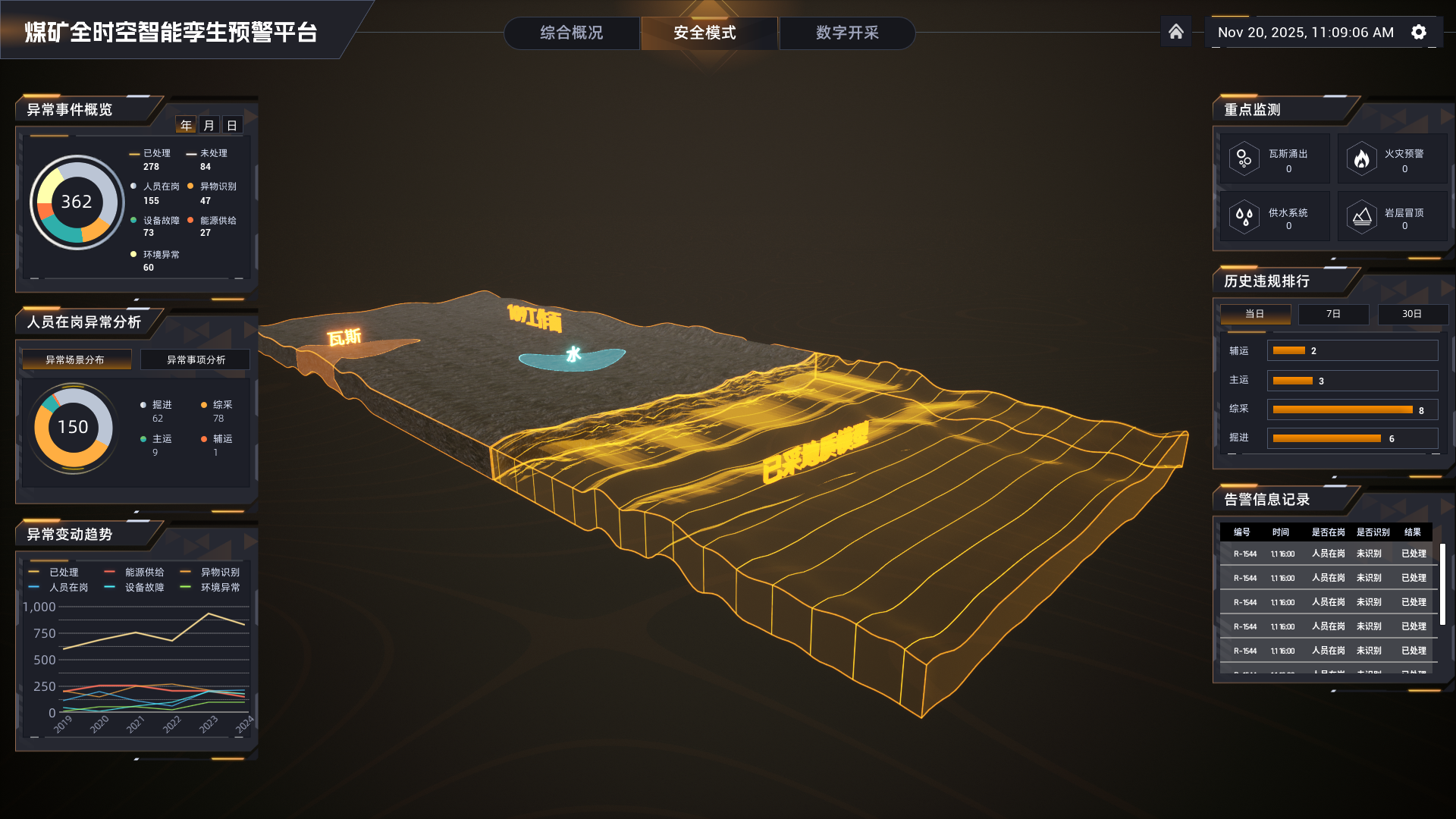Select the fire warning (火灾预警) flame icon
Screen dimensions: 1456x819
[1362, 158]
